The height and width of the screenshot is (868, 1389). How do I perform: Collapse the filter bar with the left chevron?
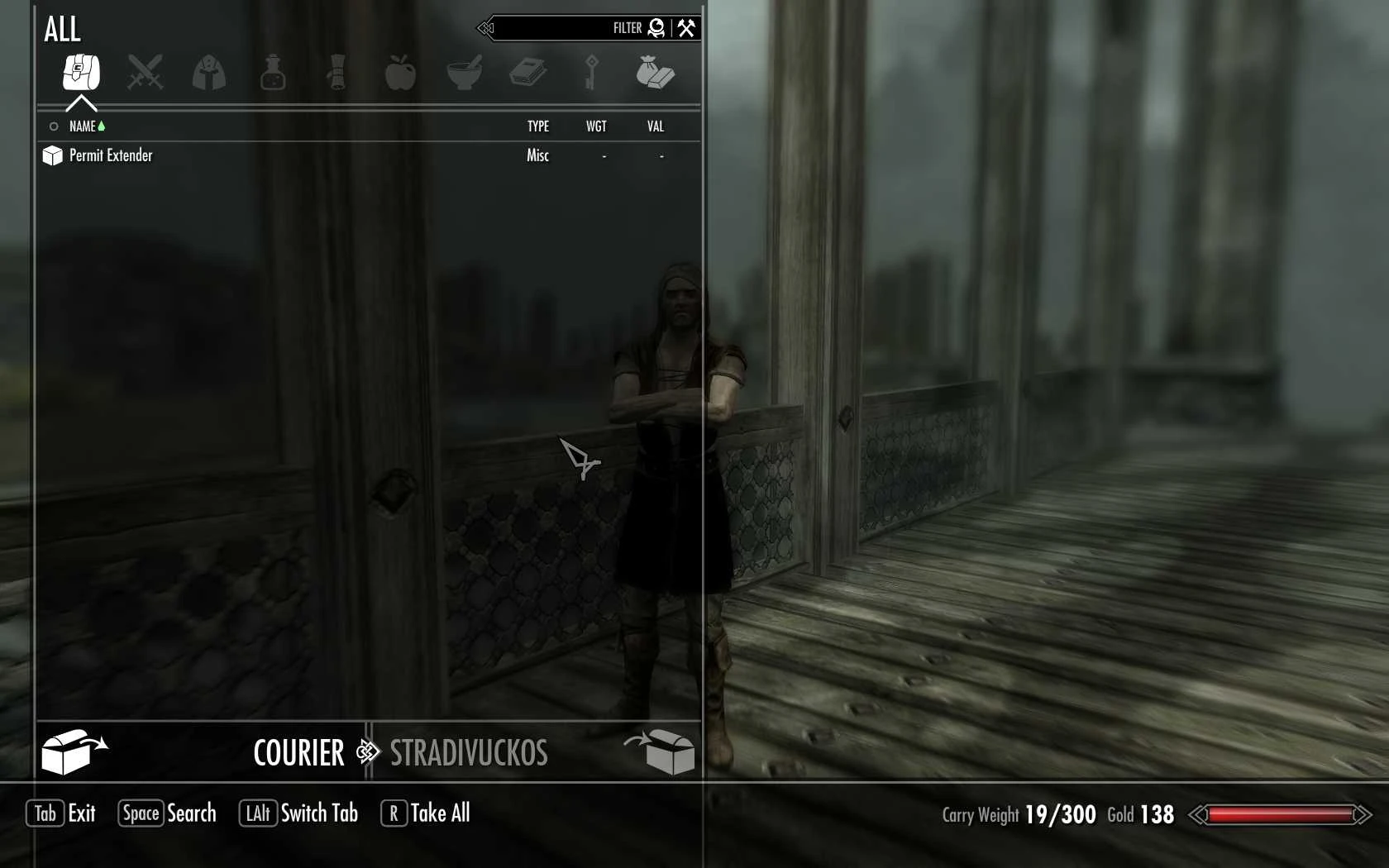486,28
